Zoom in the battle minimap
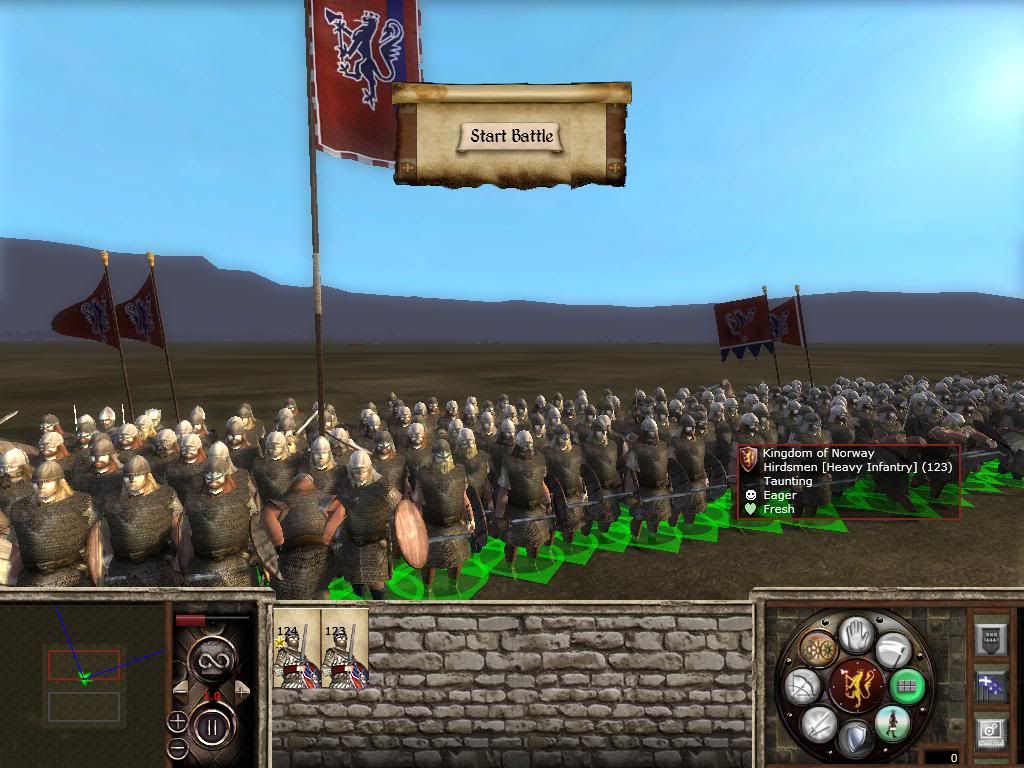 (177, 721)
